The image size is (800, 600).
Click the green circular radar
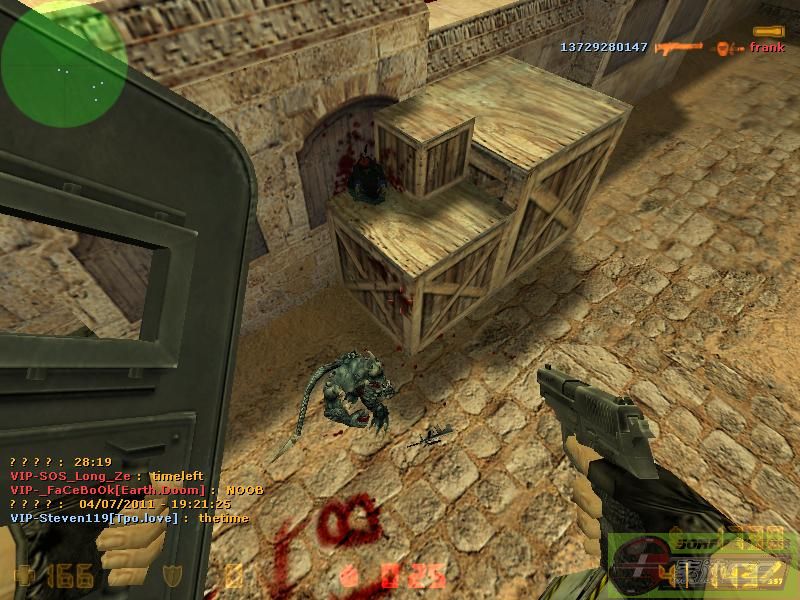coord(63,63)
